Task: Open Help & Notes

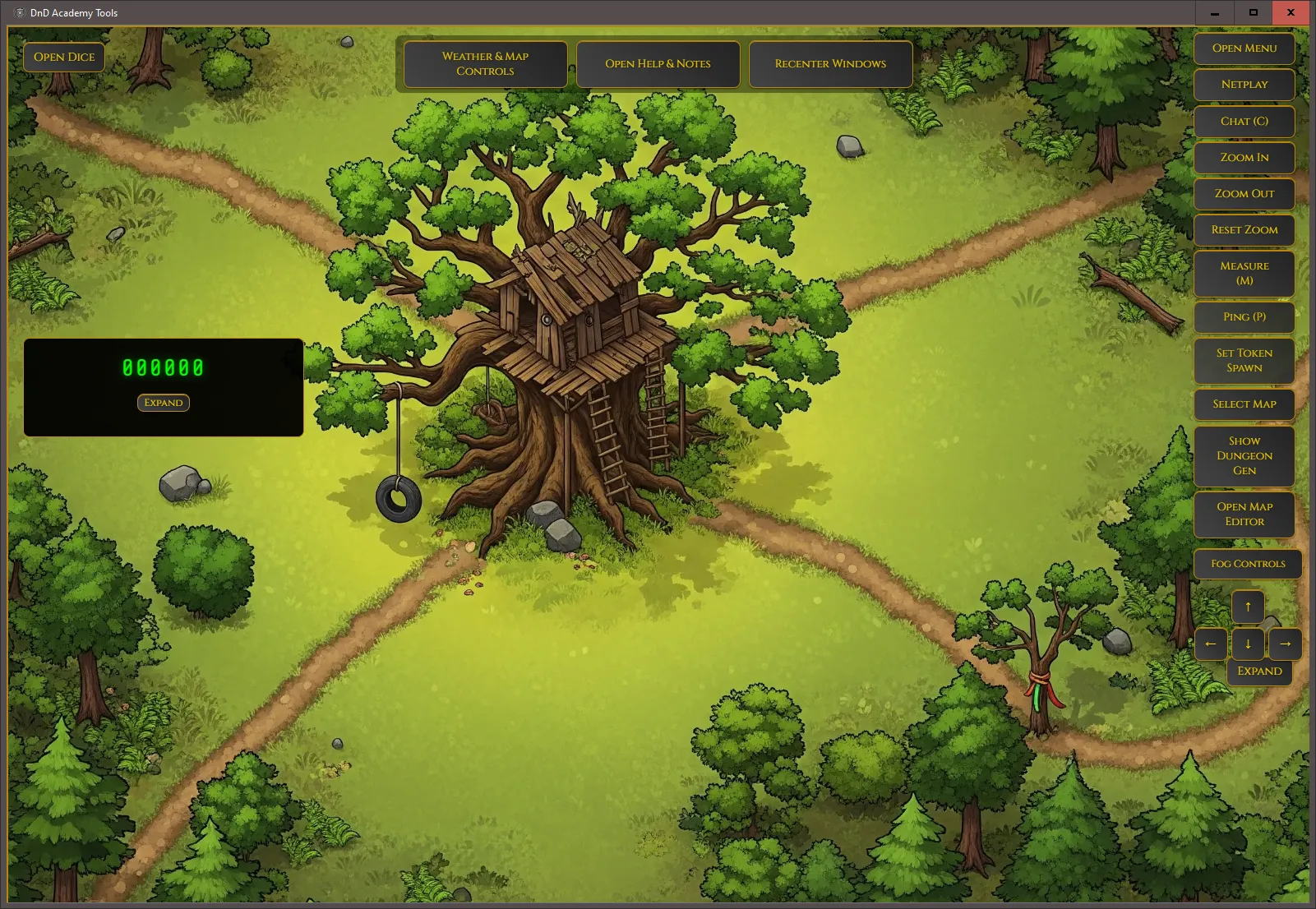Action: 657,63
